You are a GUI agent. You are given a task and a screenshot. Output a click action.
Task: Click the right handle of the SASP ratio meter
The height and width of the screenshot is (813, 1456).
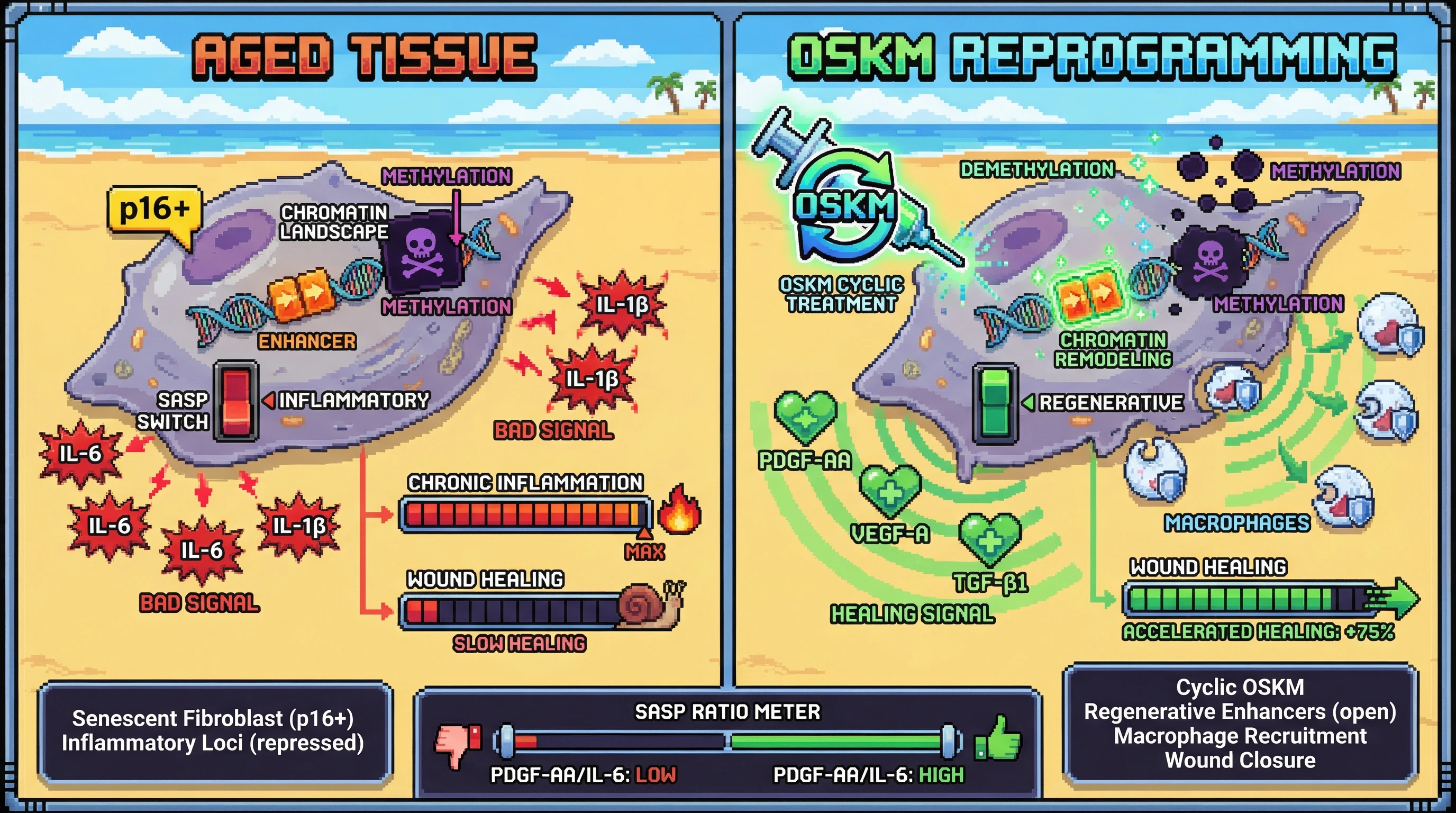coord(949,742)
